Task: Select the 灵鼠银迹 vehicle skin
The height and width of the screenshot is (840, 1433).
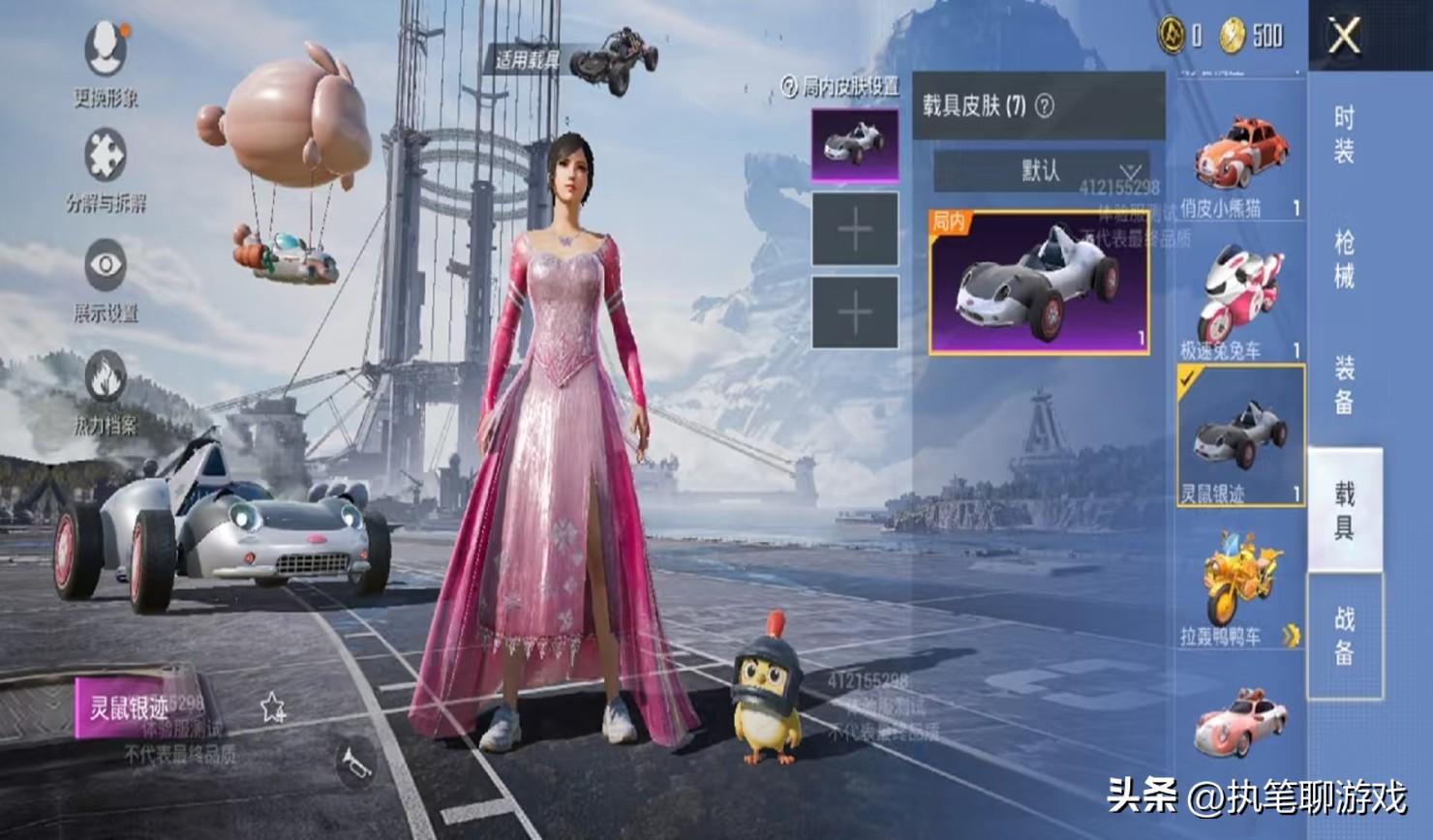Action: click(x=1240, y=435)
